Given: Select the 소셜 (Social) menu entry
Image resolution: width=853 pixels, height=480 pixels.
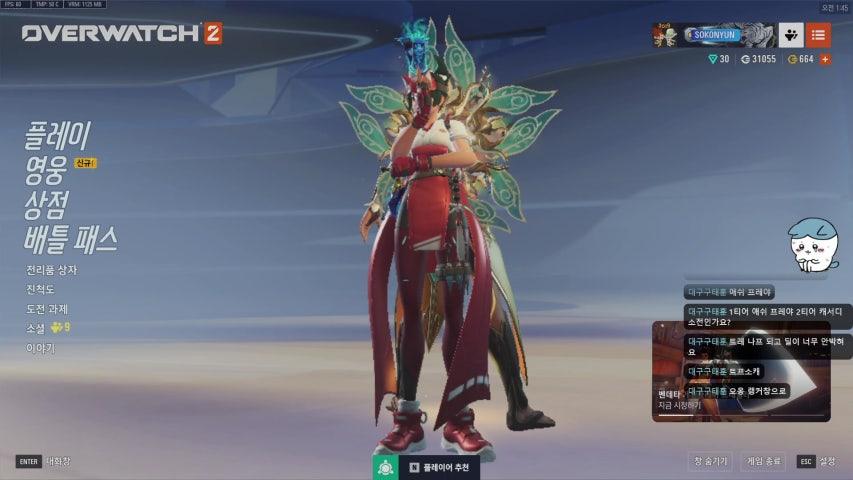Looking at the screenshot, I should [36, 328].
